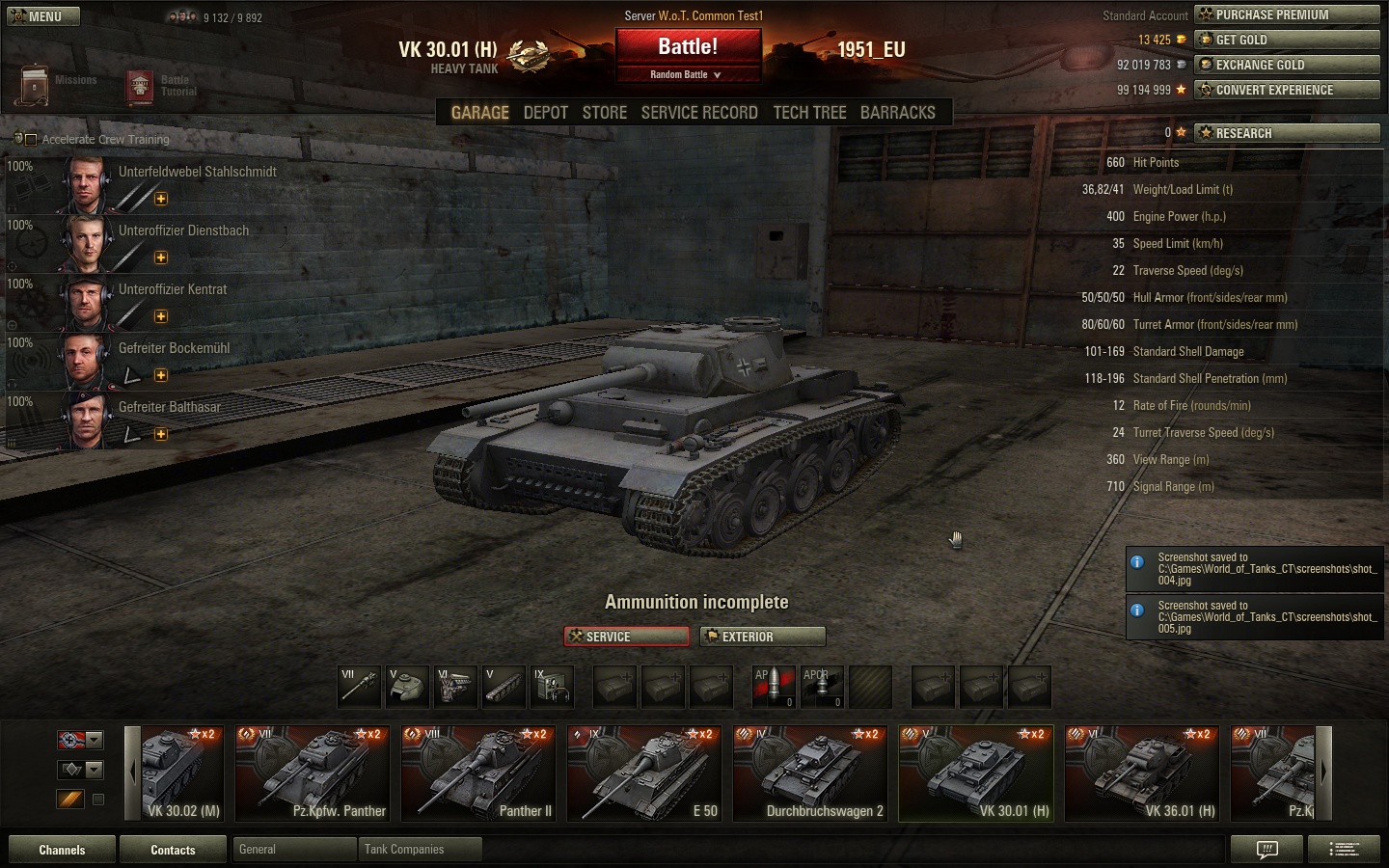The image size is (1389, 868).
Task: Open the Service button below the tank
Action: (x=627, y=637)
